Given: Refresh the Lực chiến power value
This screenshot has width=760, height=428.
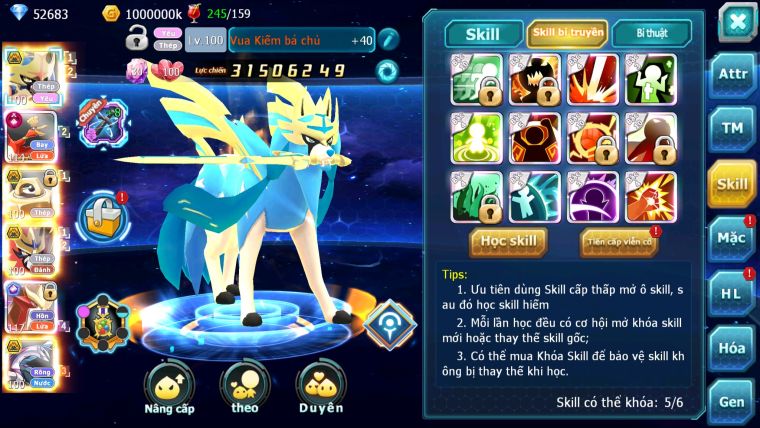Looking at the screenshot, I should pyautogui.click(x=386, y=71).
